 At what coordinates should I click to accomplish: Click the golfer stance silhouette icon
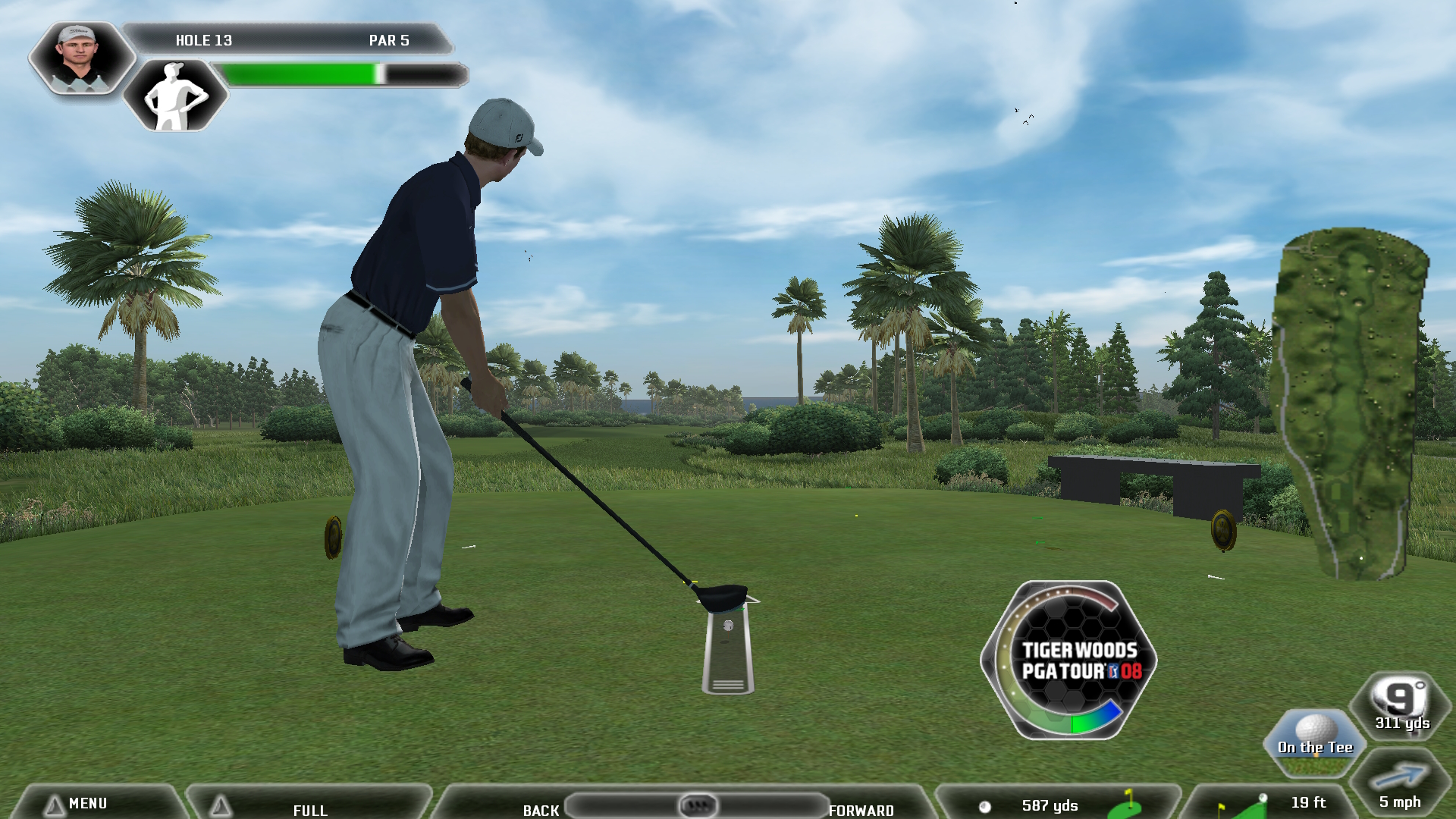175,96
